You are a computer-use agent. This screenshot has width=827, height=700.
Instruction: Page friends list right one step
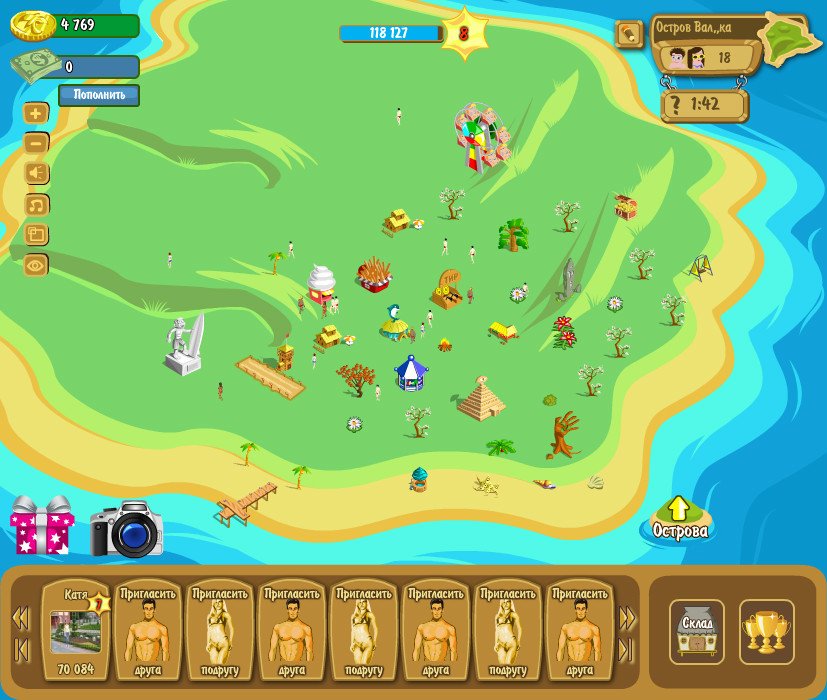click(x=627, y=618)
